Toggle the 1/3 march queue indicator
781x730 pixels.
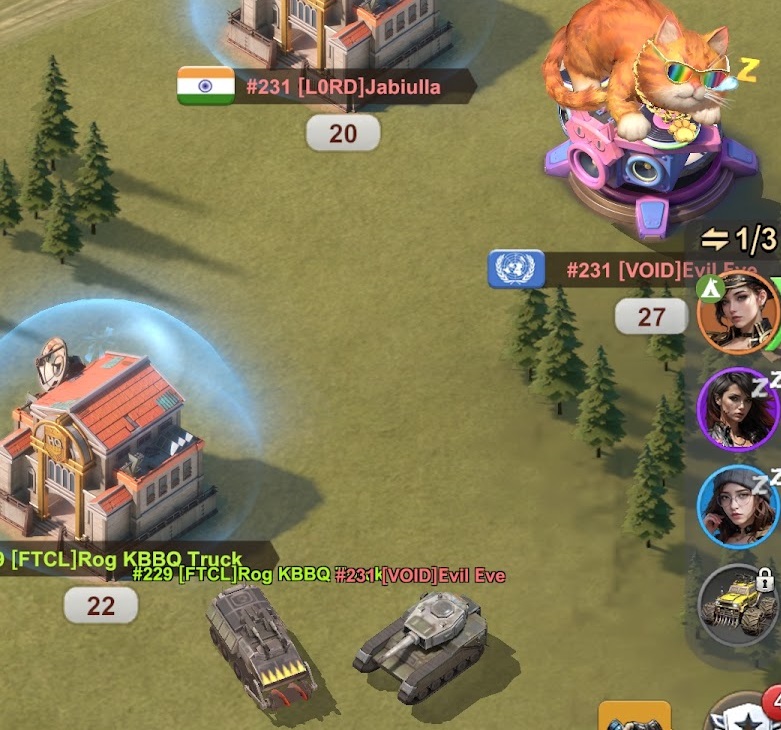[x=739, y=239]
